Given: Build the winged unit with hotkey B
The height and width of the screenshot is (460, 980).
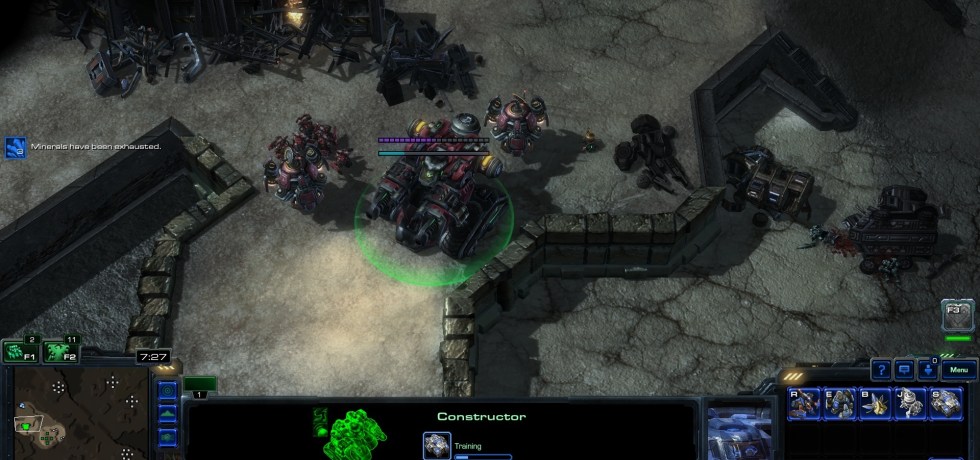Looking at the screenshot, I should 875,403.
